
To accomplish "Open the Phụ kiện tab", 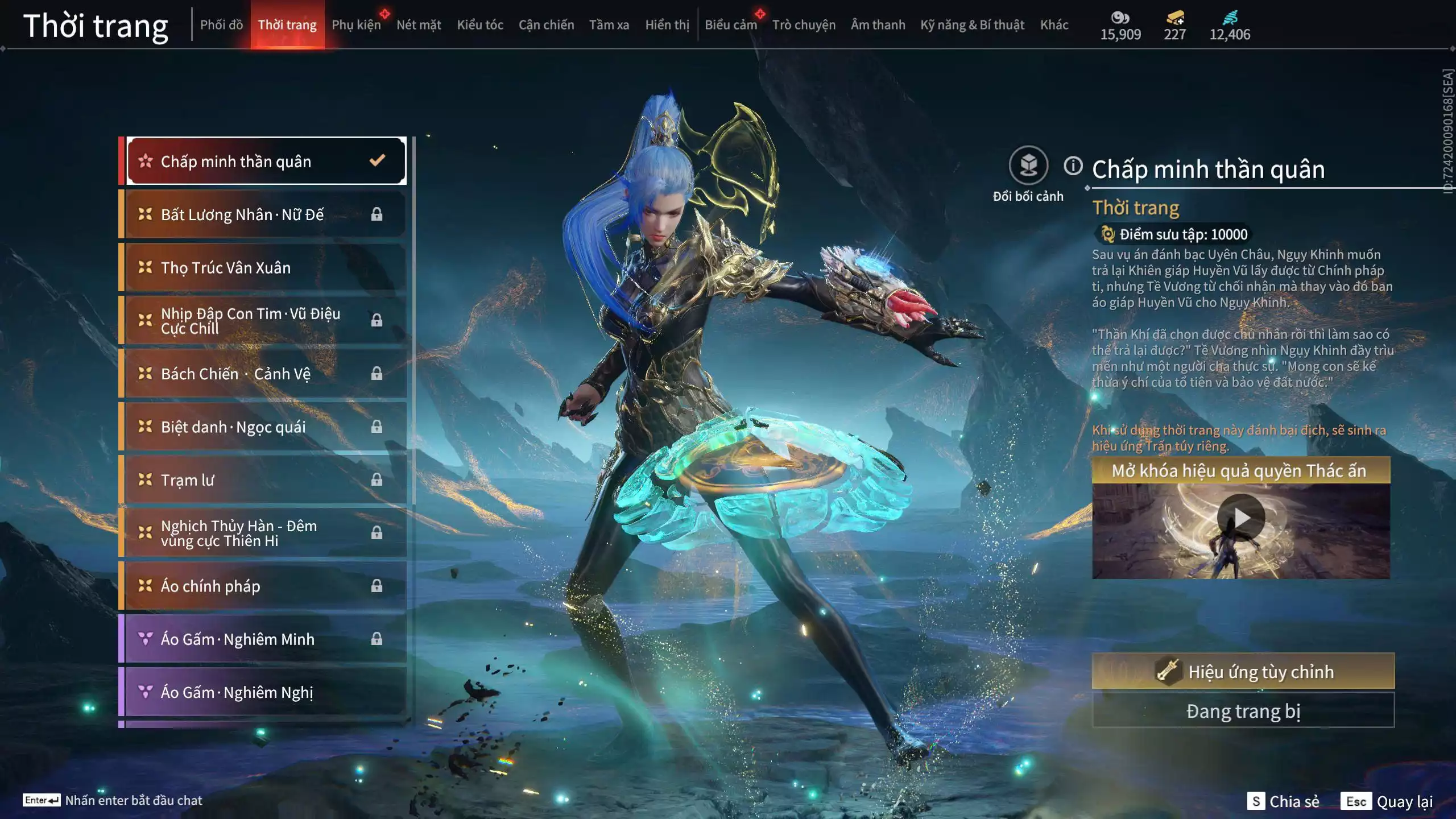I will coord(356,25).
